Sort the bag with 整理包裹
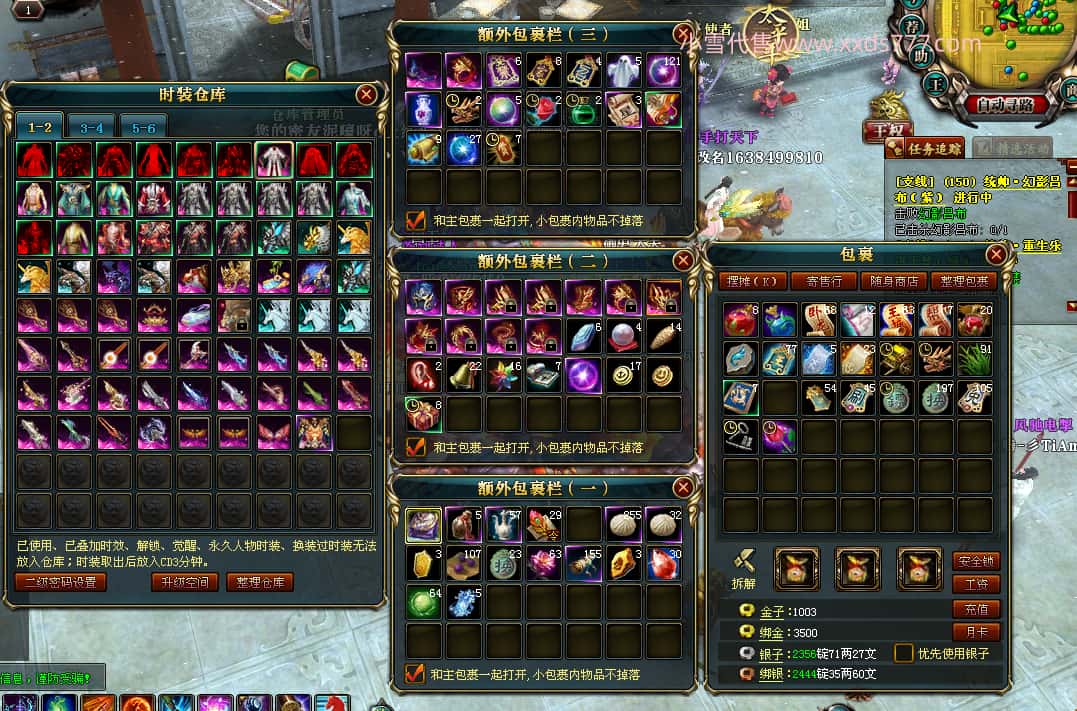The width and height of the screenshot is (1077, 711). pos(963,282)
